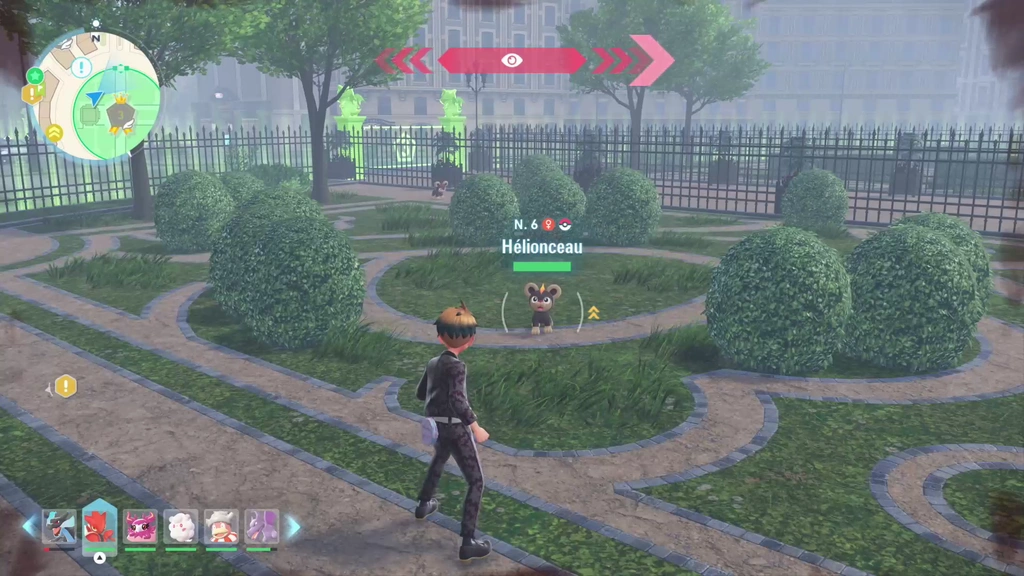The width and height of the screenshot is (1024, 576).
Task: Target the Hélionceau name label
Action: point(541,246)
